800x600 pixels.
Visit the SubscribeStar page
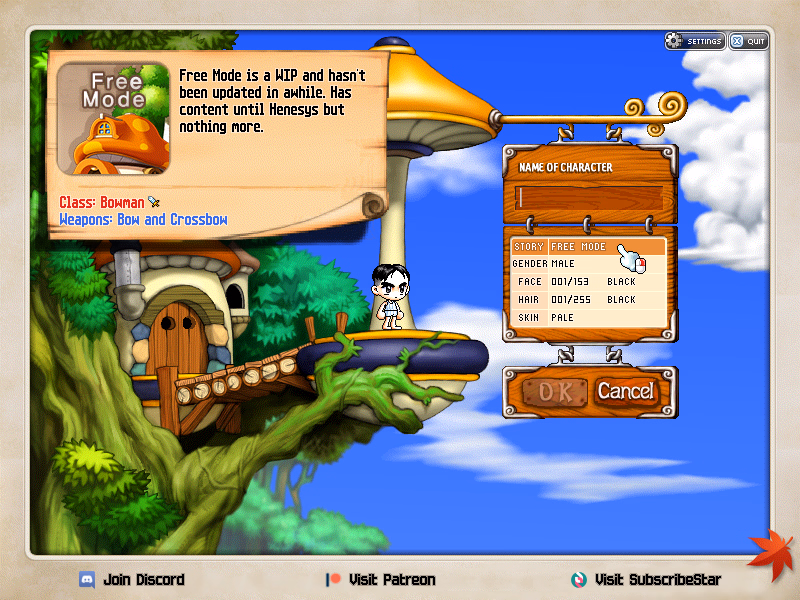coord(646,580)
